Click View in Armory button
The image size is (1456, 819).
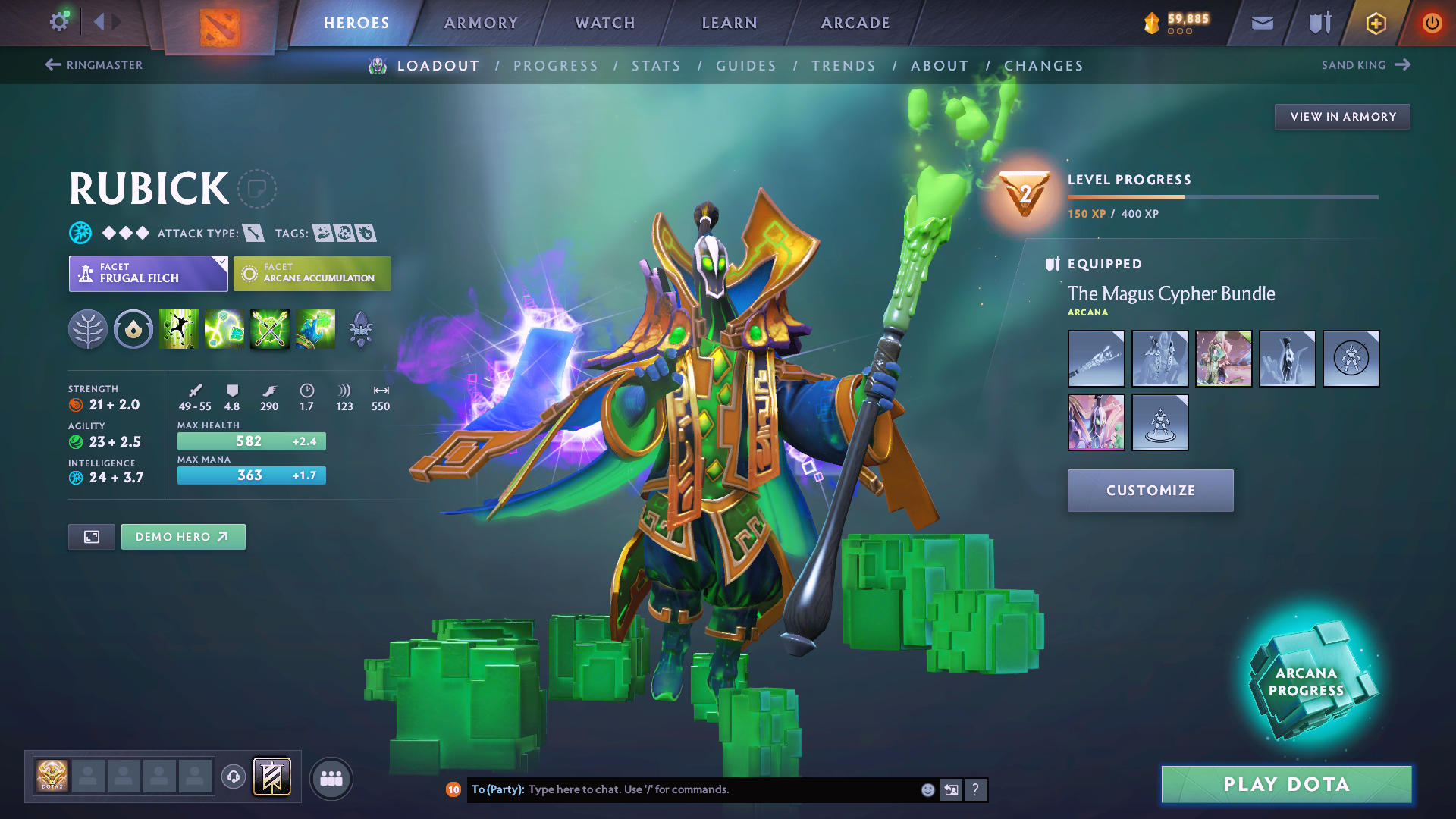1342,117
